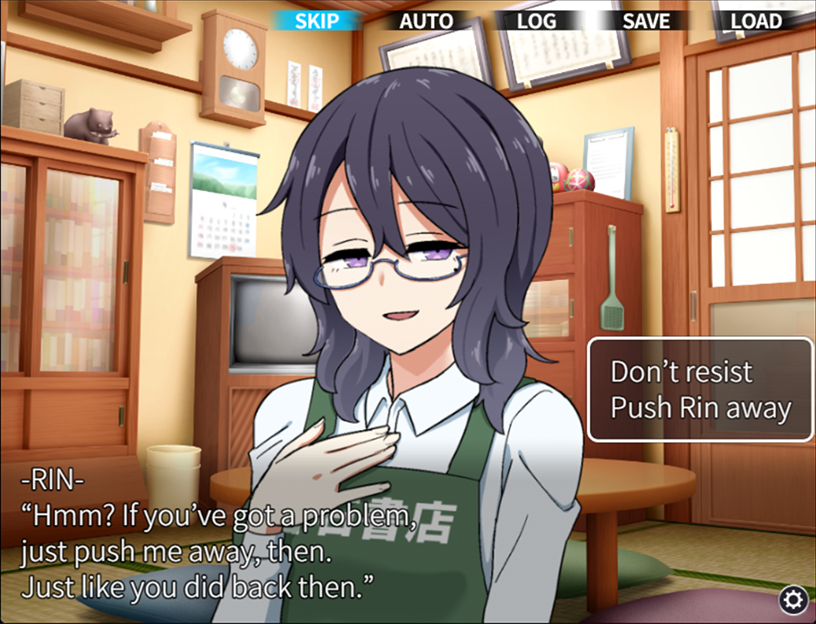The height and width of the screenshot is (624, 816).
Task: Select the "Push Rin away" choice
Action: pyautogui.click(x=700, y=408)
